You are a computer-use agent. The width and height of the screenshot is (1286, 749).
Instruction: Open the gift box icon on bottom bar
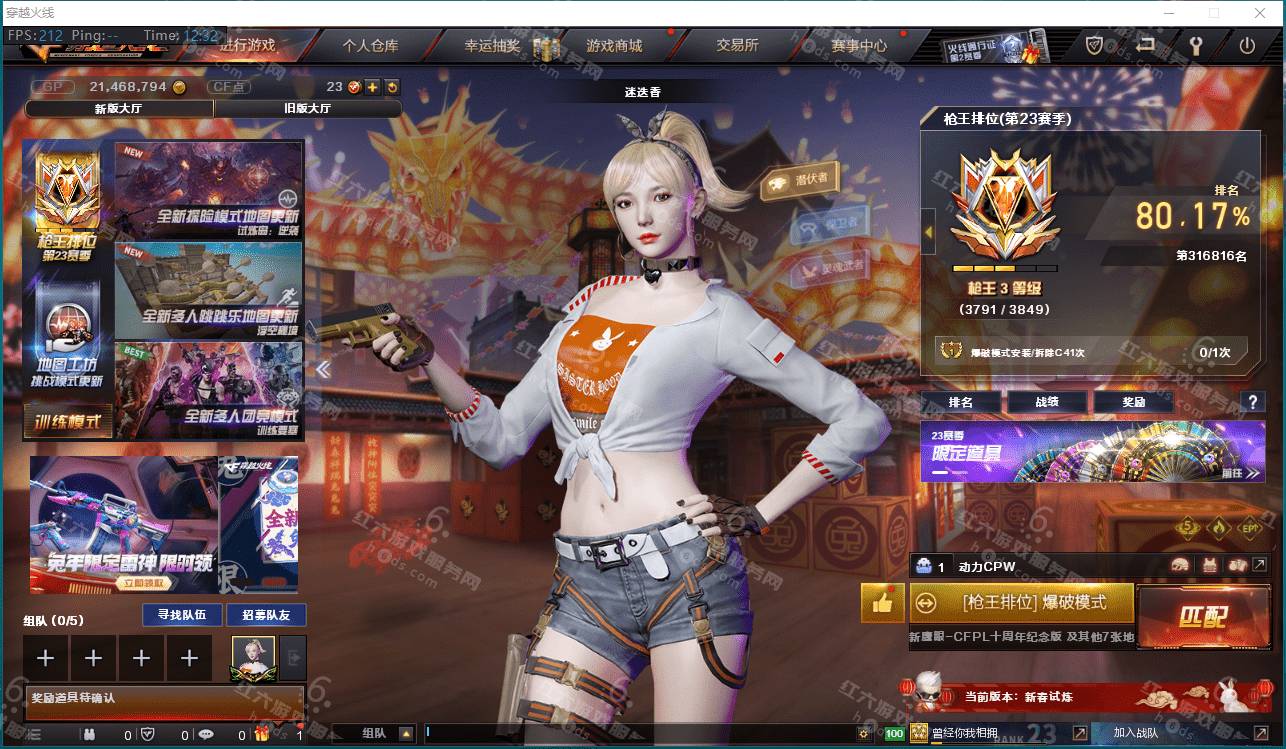pos(263,733)
